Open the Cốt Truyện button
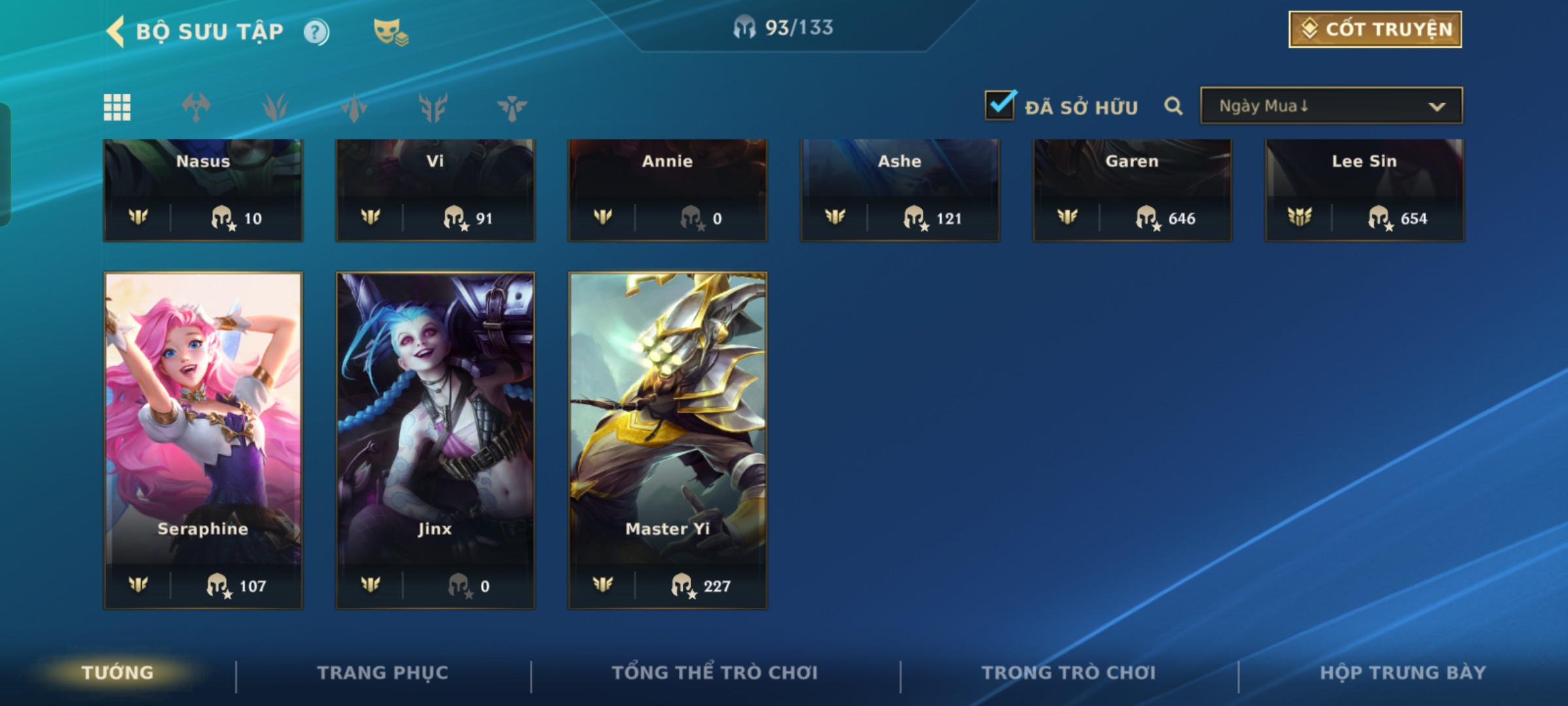 [x=1375, y=29]
